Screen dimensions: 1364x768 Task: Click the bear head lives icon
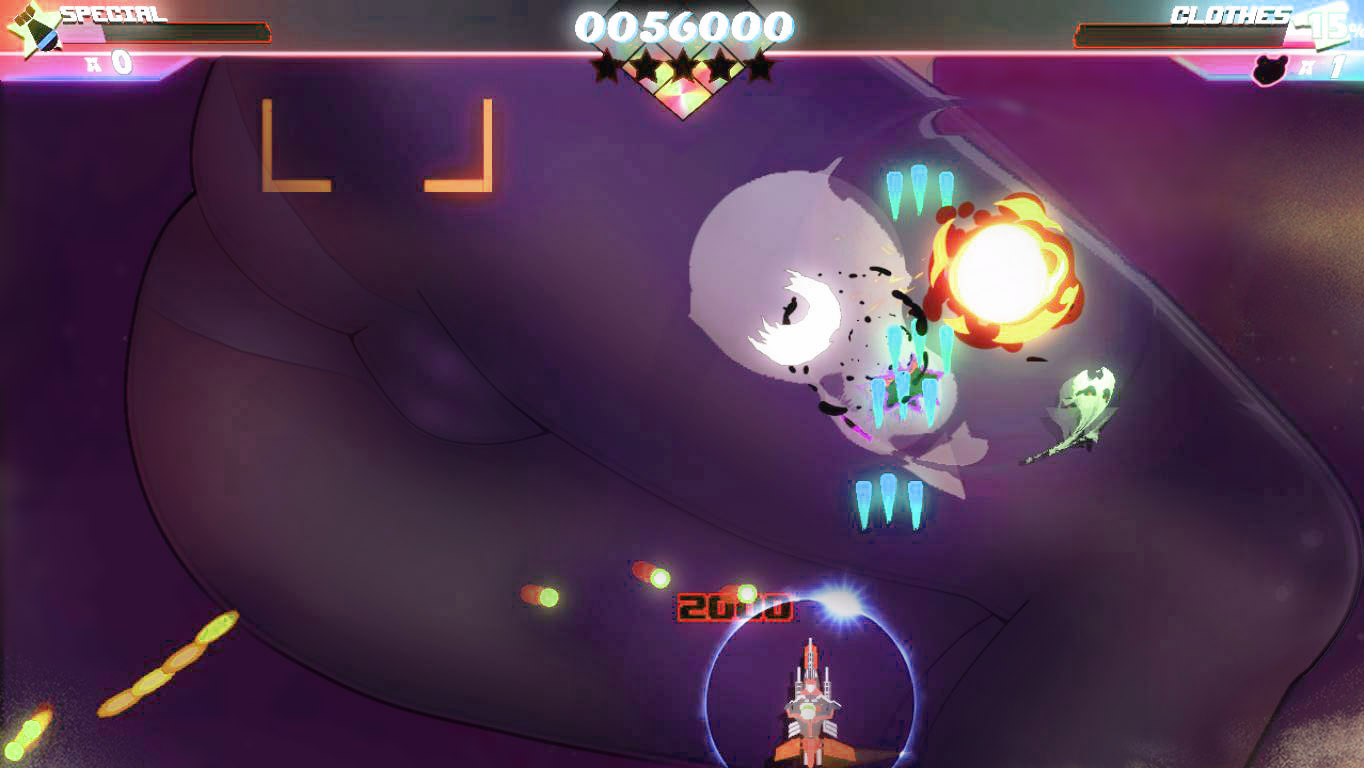tap(1271, 68)
